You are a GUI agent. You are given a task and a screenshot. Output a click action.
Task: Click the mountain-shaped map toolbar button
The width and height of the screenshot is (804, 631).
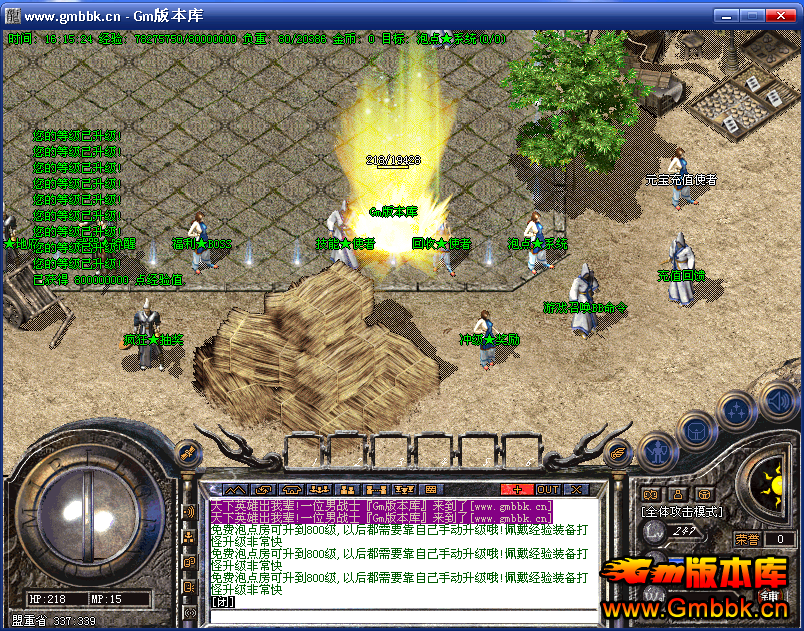tap(234, 489)
